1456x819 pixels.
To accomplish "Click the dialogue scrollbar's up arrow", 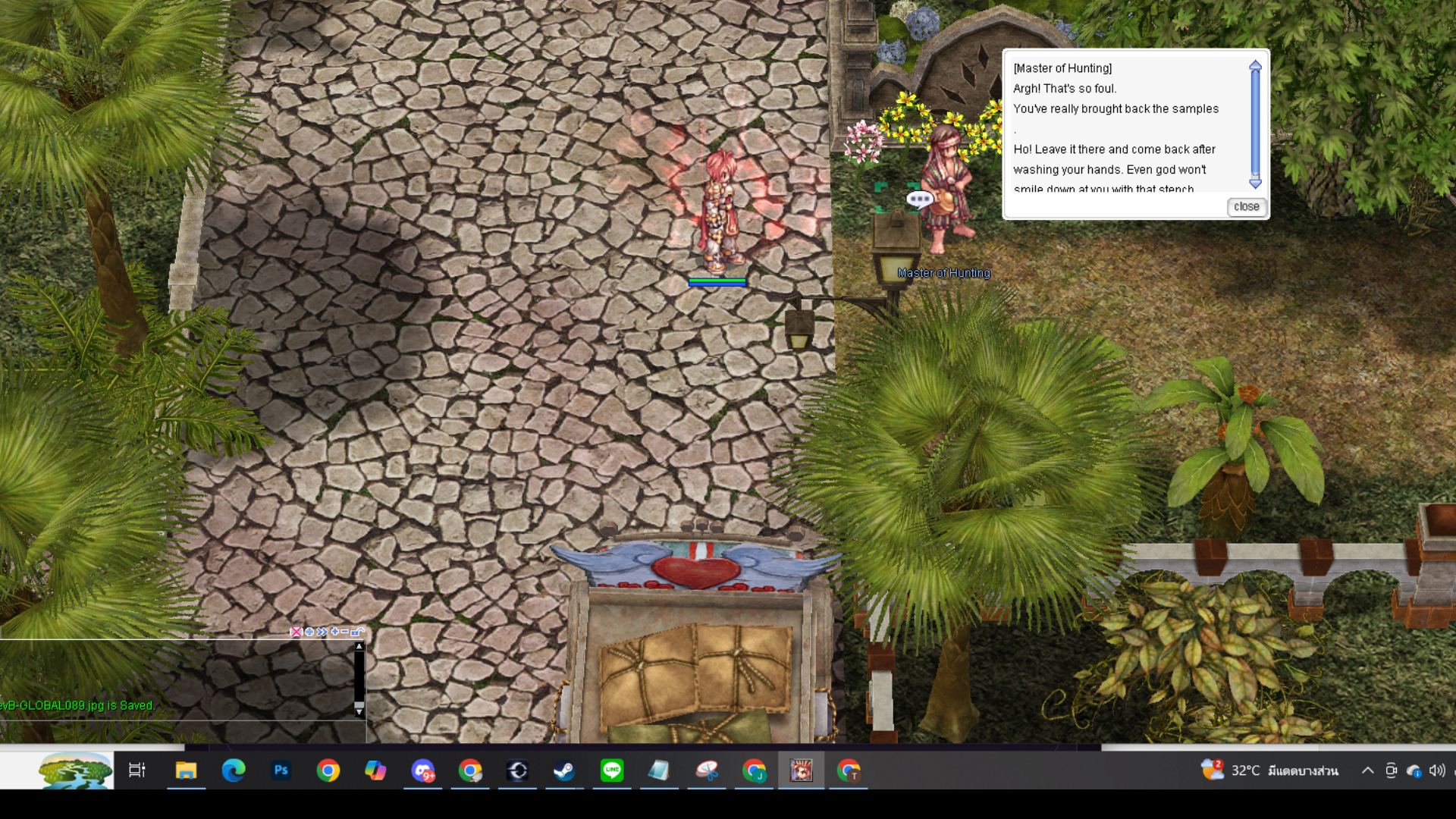I will (1255, 66).
